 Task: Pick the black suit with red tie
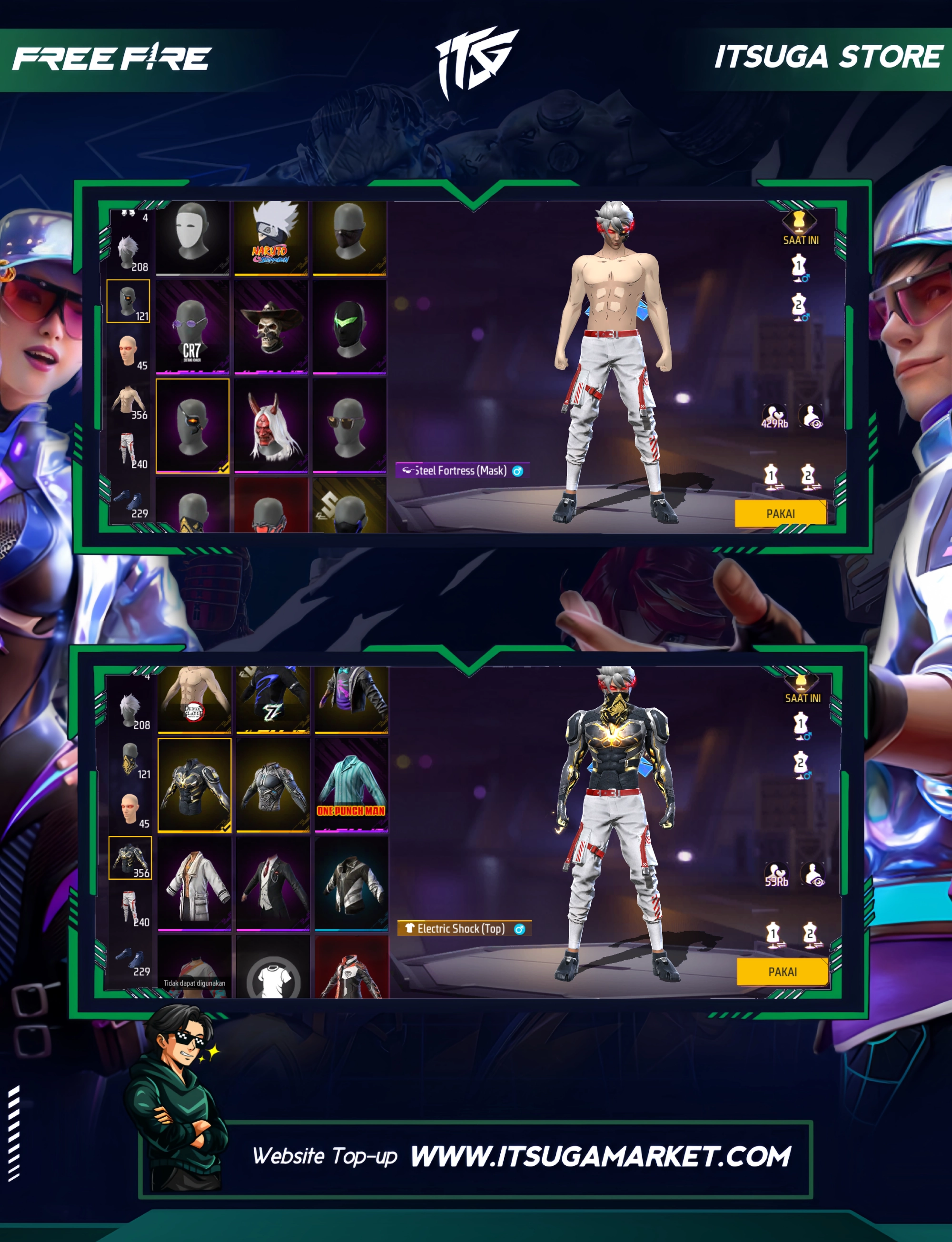pyautogui.click(x=273, y=883)
